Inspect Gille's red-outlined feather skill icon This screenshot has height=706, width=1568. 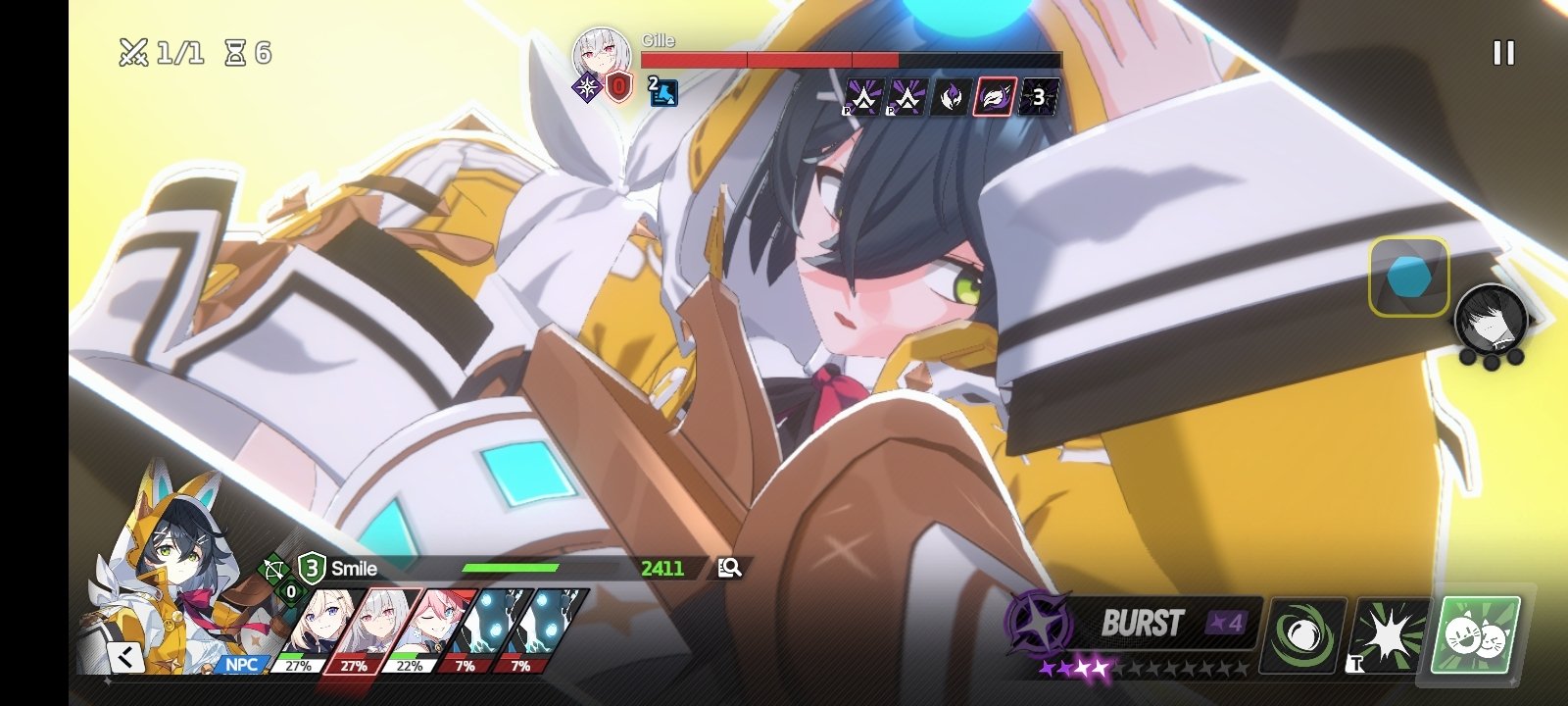coord(994,97)
